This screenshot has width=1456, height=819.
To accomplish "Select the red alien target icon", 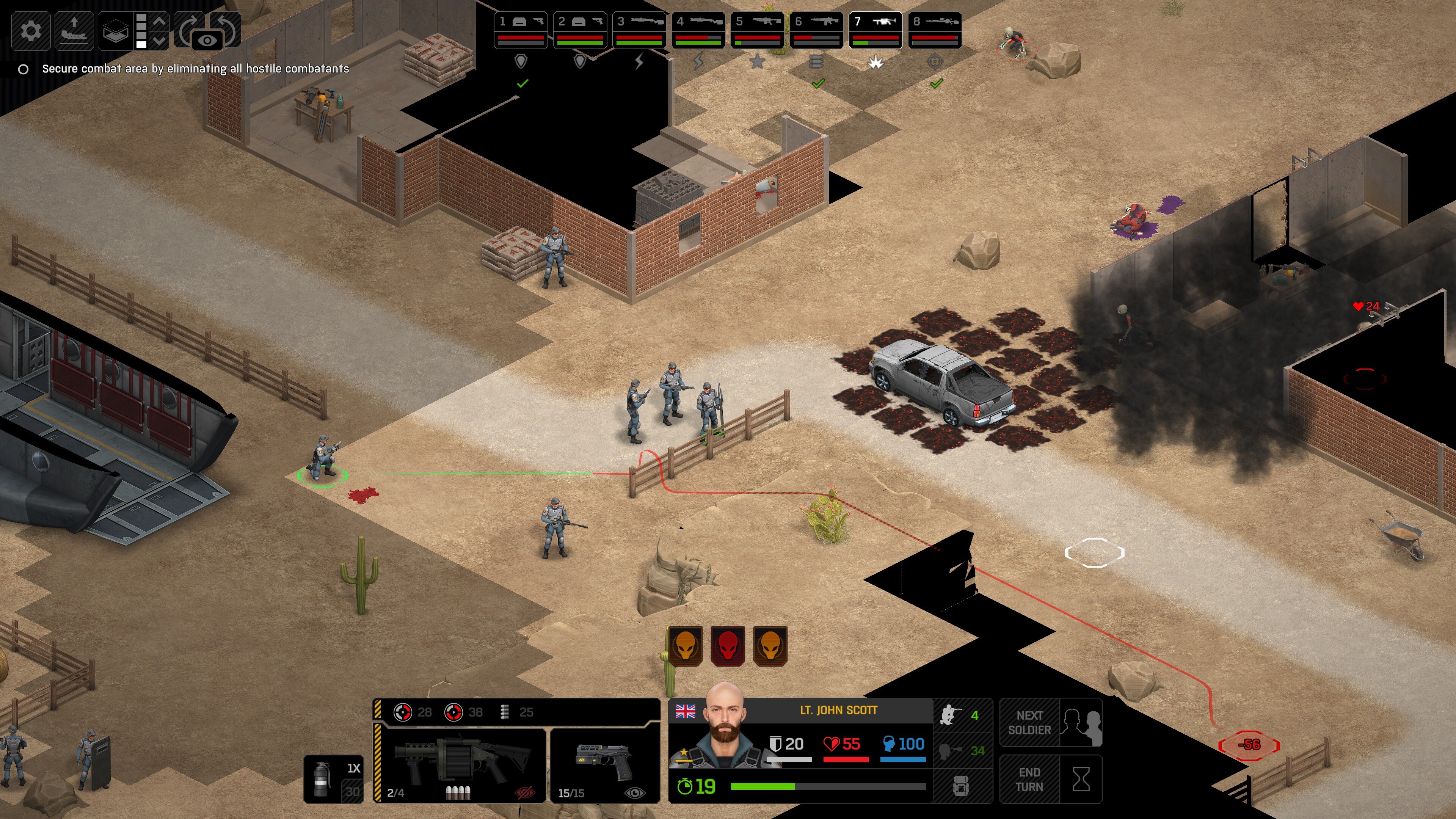I will point(728,645).
